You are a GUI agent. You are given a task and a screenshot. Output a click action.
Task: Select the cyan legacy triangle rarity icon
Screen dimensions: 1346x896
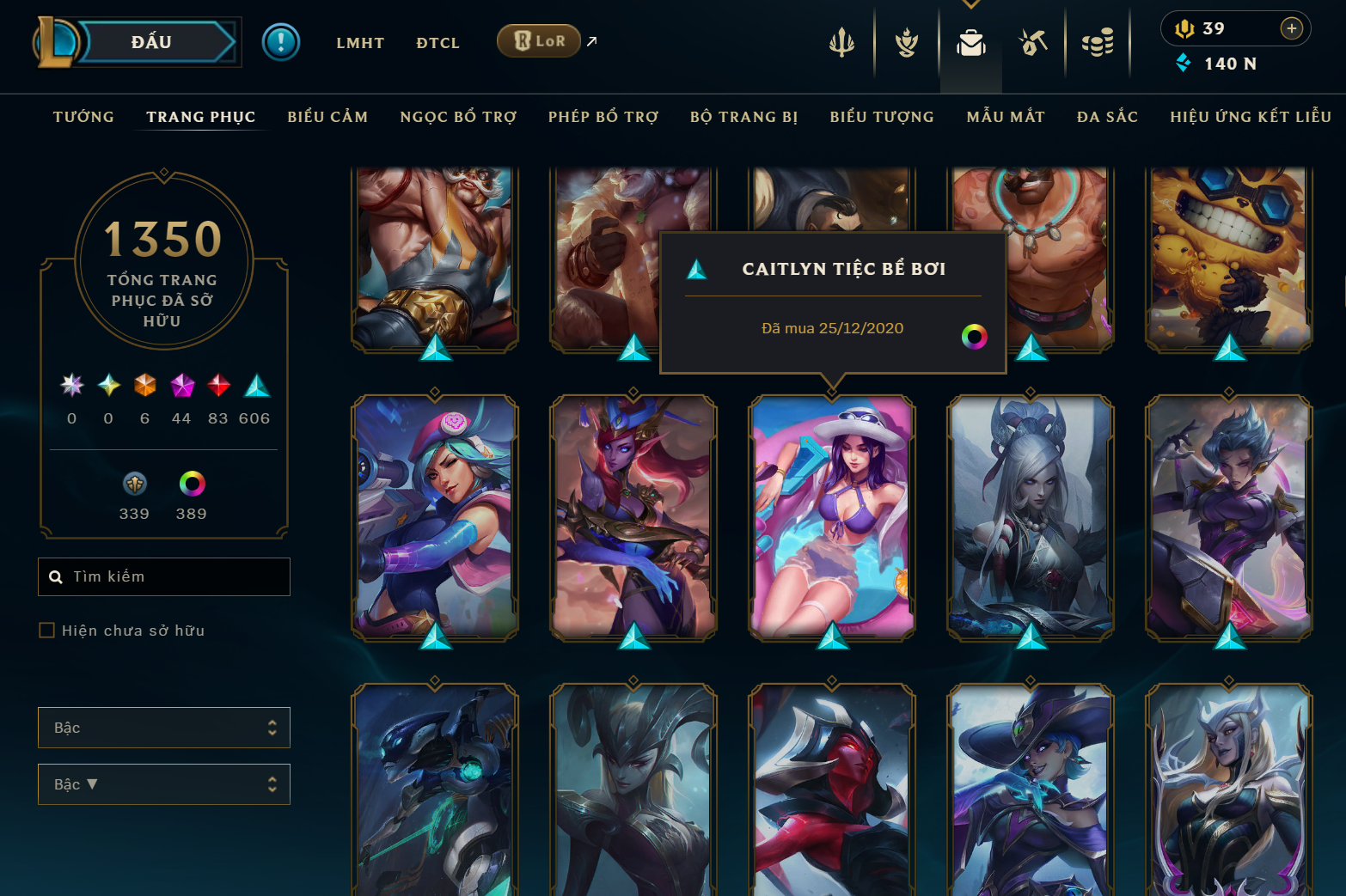click(x=255, y=387)
